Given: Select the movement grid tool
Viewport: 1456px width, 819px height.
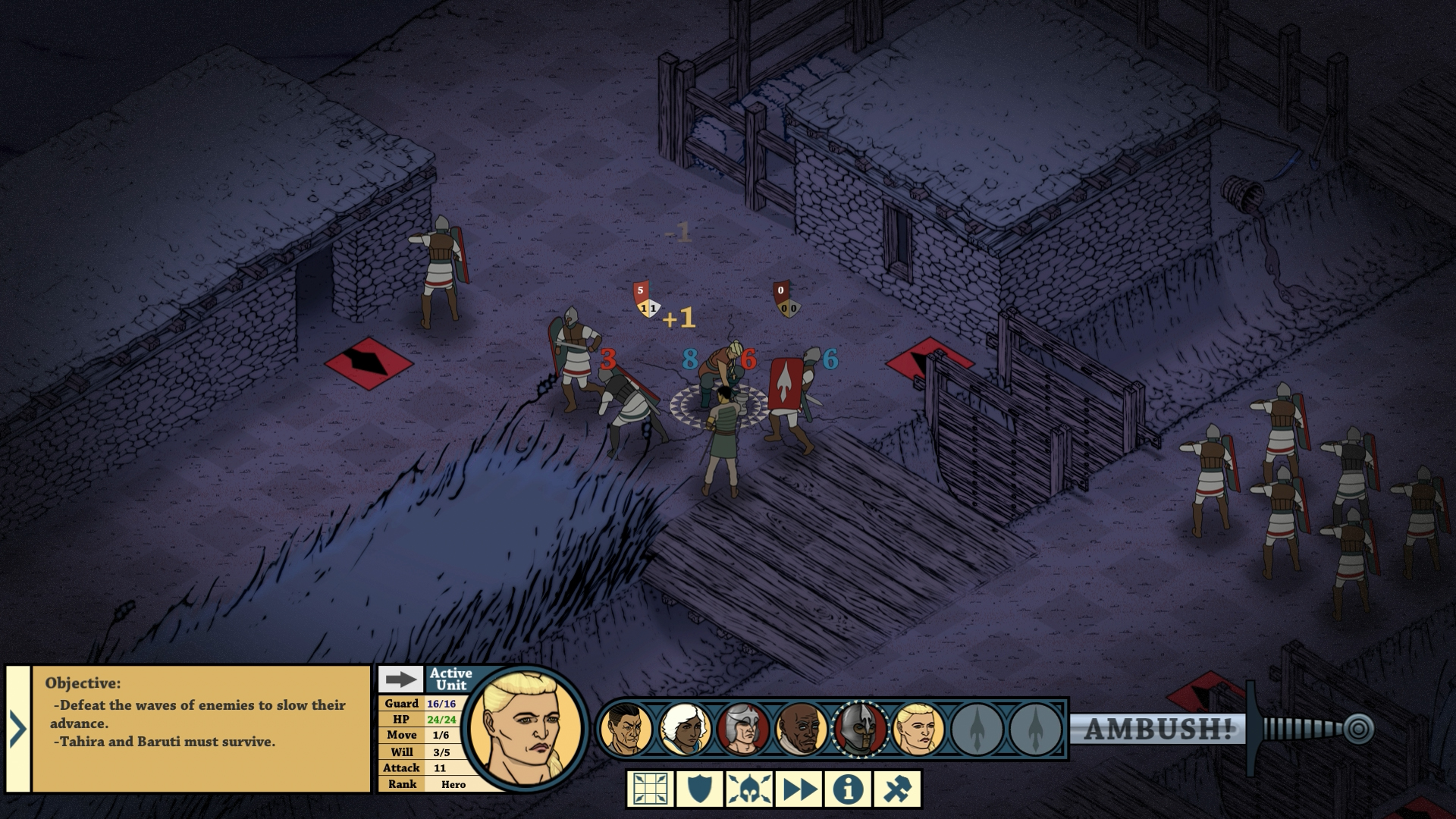Looking at the screenshot, I should click(648, 789).
